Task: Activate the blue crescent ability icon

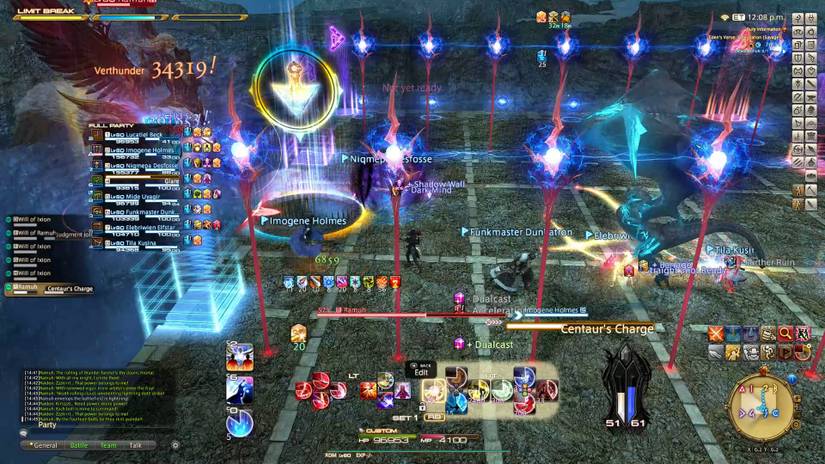Action: click(x=240, y=424)
